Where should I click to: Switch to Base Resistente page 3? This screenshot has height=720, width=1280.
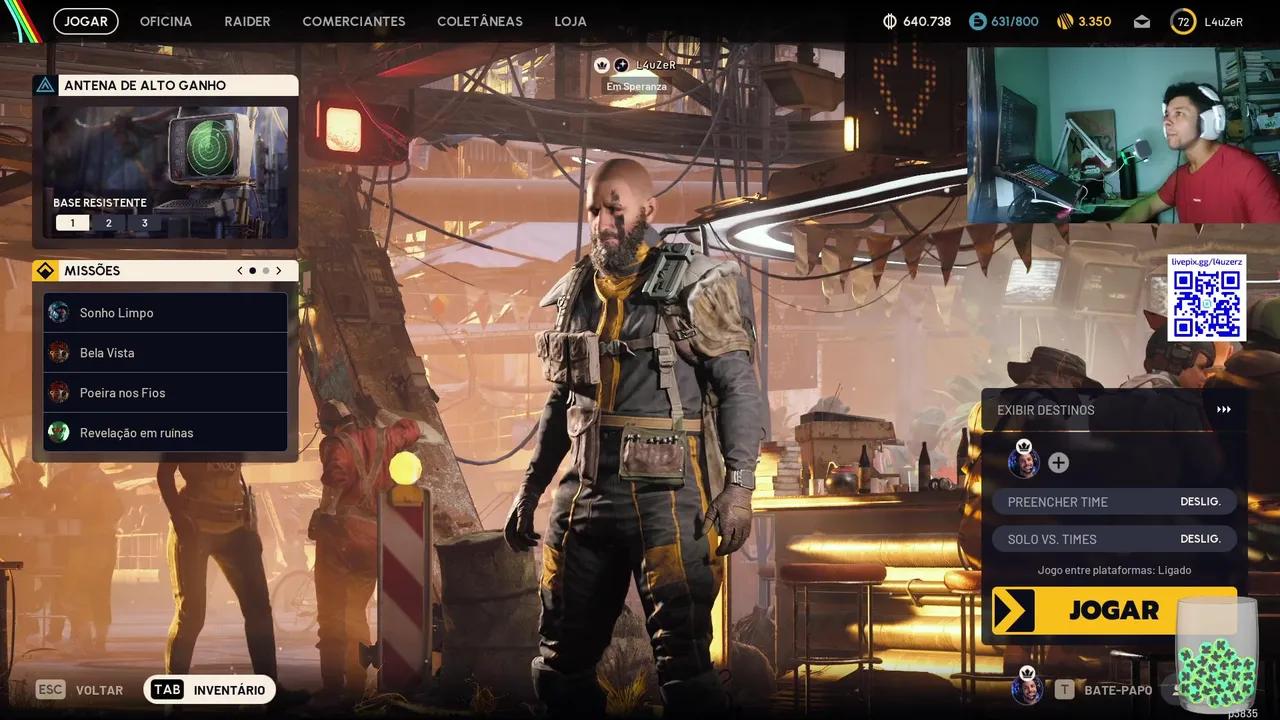coord(144,223)
